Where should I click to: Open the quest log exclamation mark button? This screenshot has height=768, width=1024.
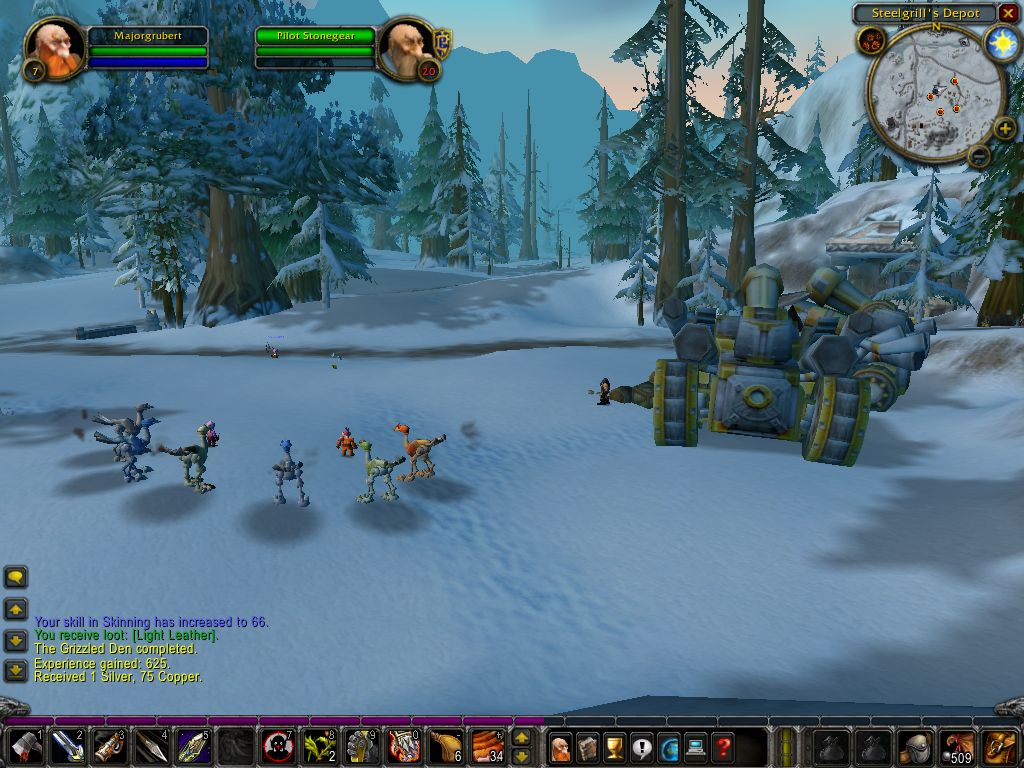(x=641, y=747)
